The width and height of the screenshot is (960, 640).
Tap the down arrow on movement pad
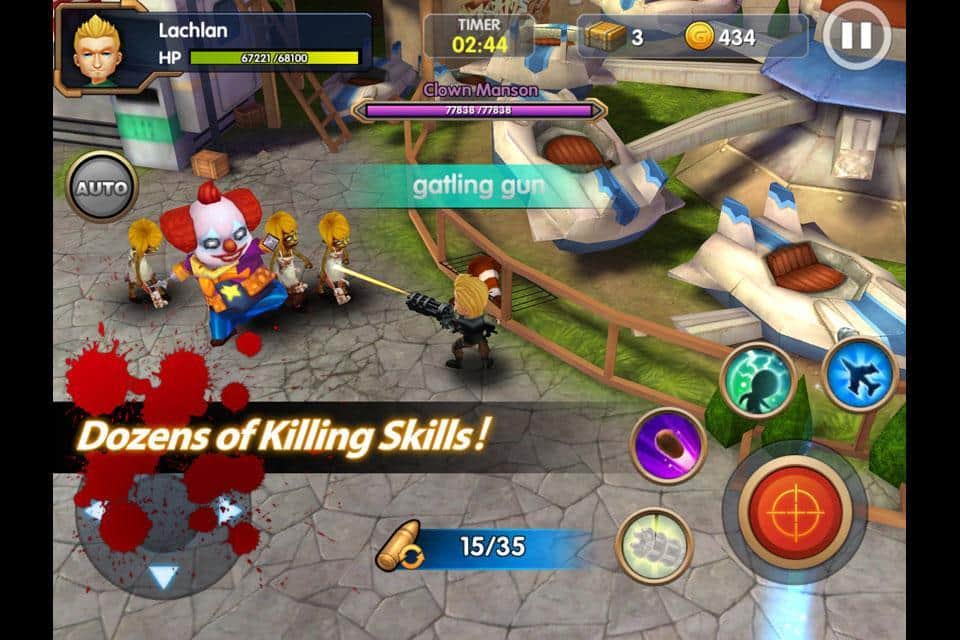[164, 575]
